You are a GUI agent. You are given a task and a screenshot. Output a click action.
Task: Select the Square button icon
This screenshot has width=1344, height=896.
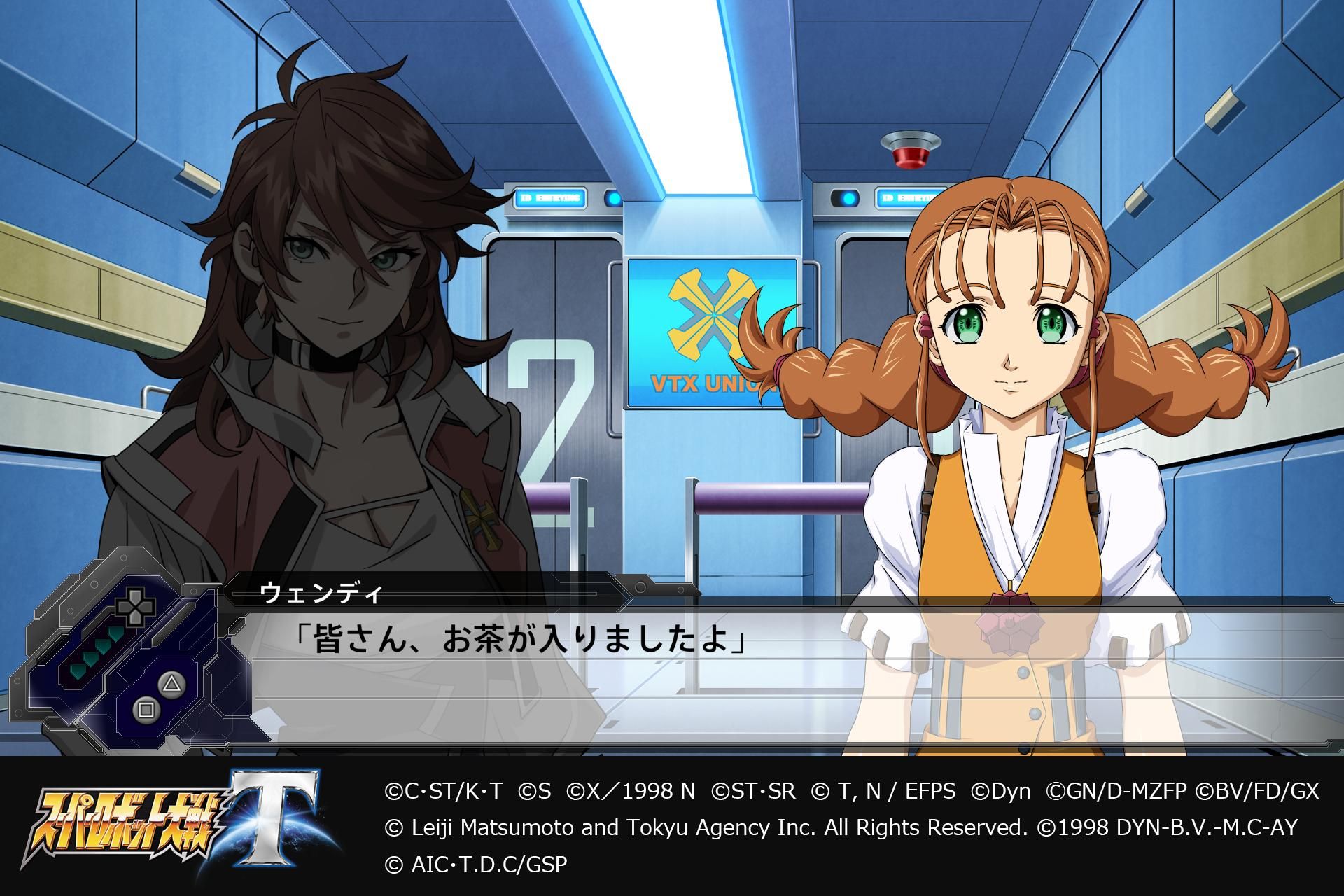pos(147,710)
